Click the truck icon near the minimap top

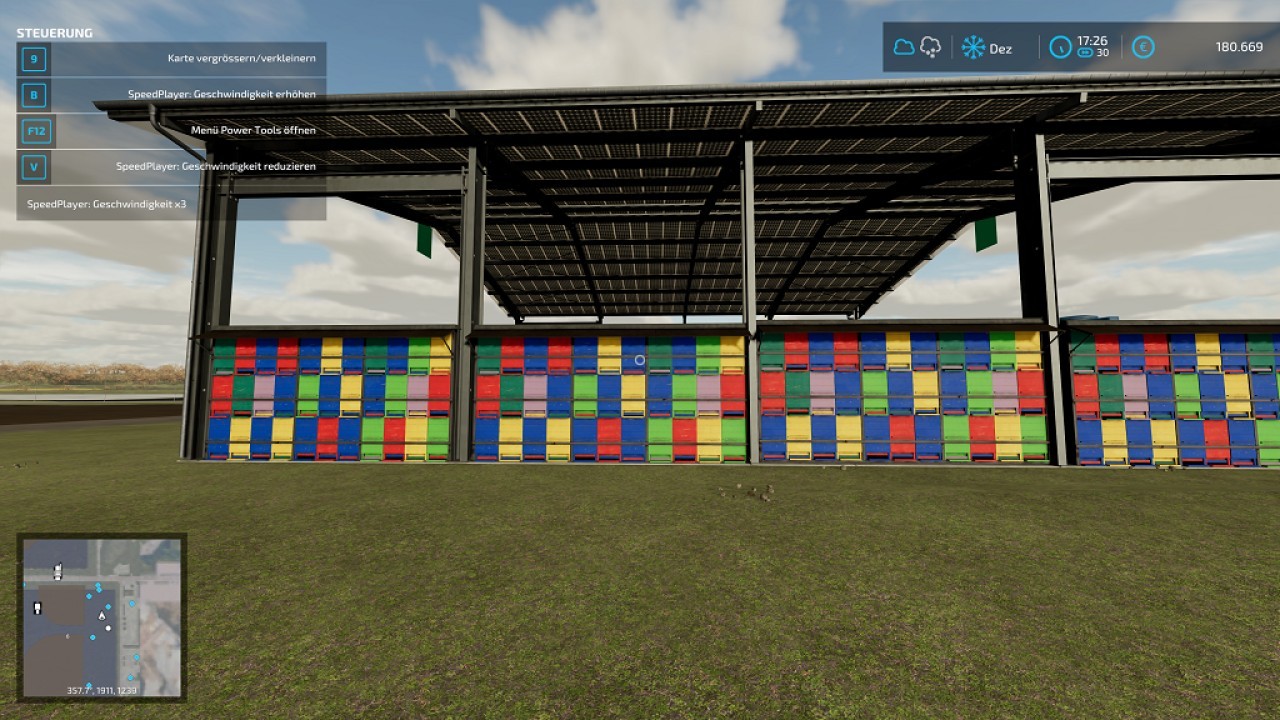tap(58, 571)
